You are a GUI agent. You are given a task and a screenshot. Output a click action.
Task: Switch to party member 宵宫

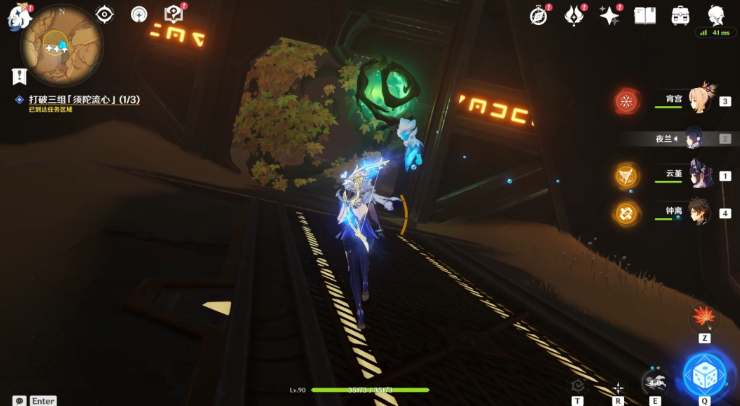(x=697, y=101)
